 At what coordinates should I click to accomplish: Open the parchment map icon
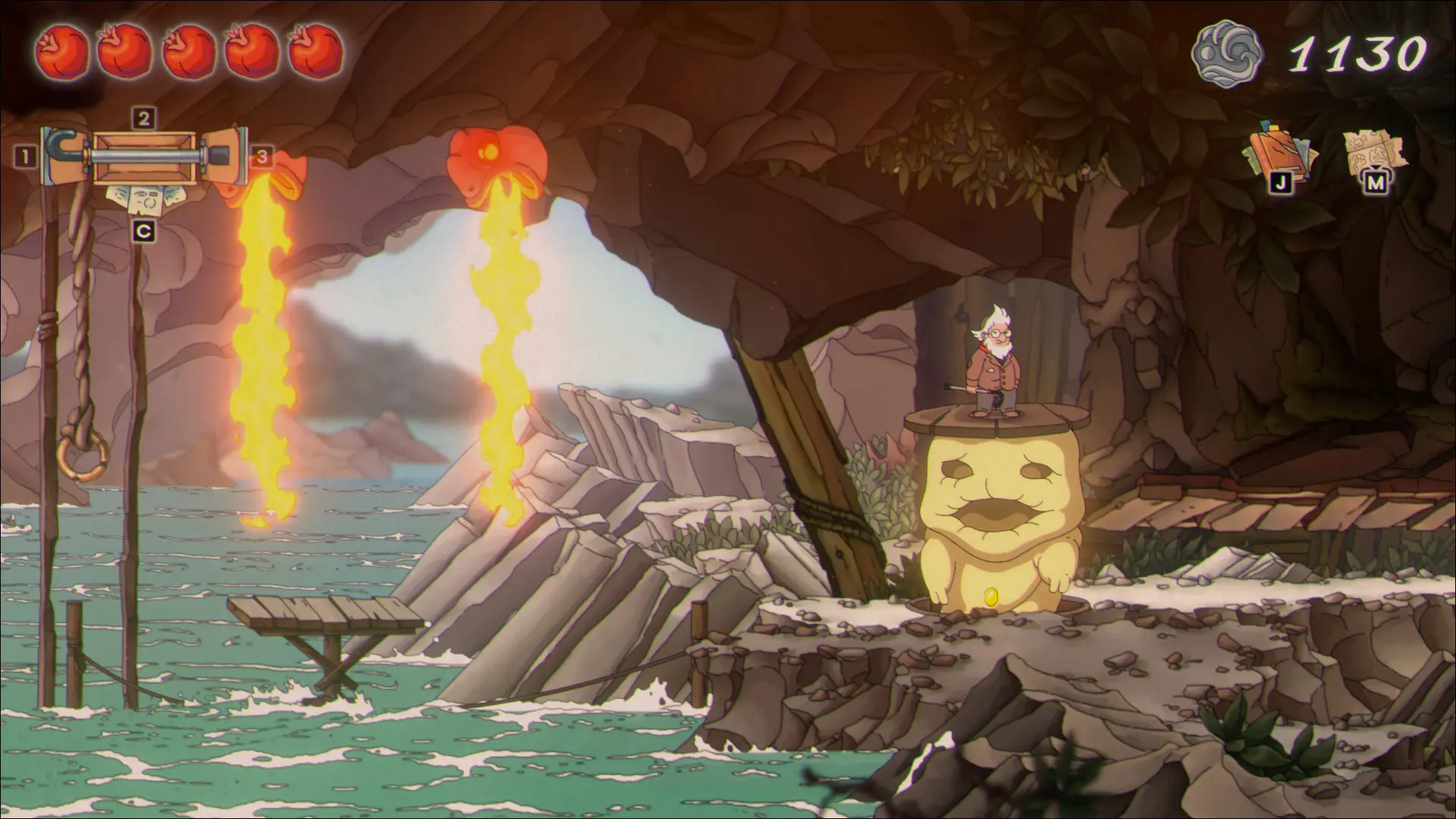point(1375,151)
